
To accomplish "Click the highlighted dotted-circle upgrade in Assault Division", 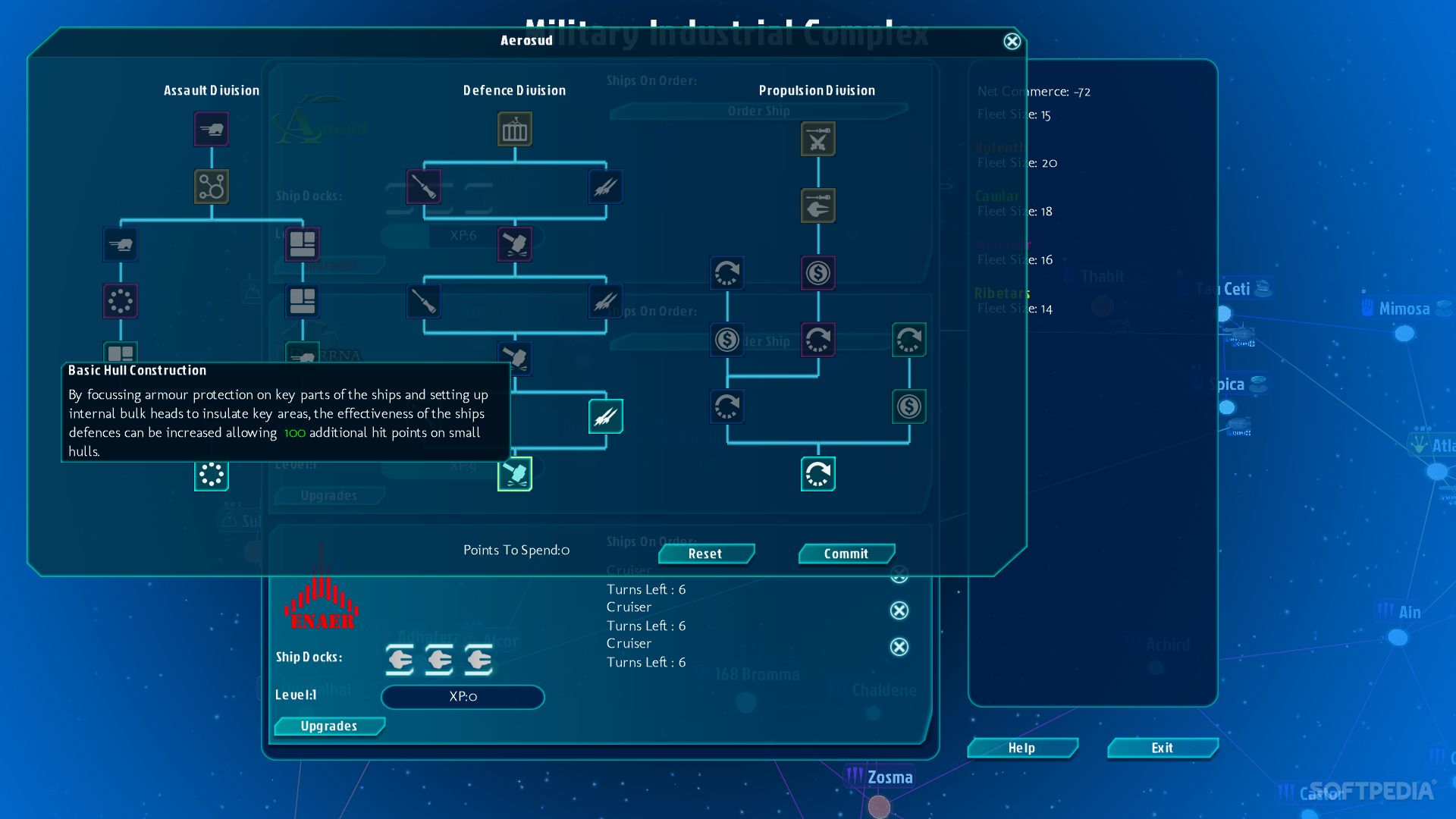I will click(212, 475).
